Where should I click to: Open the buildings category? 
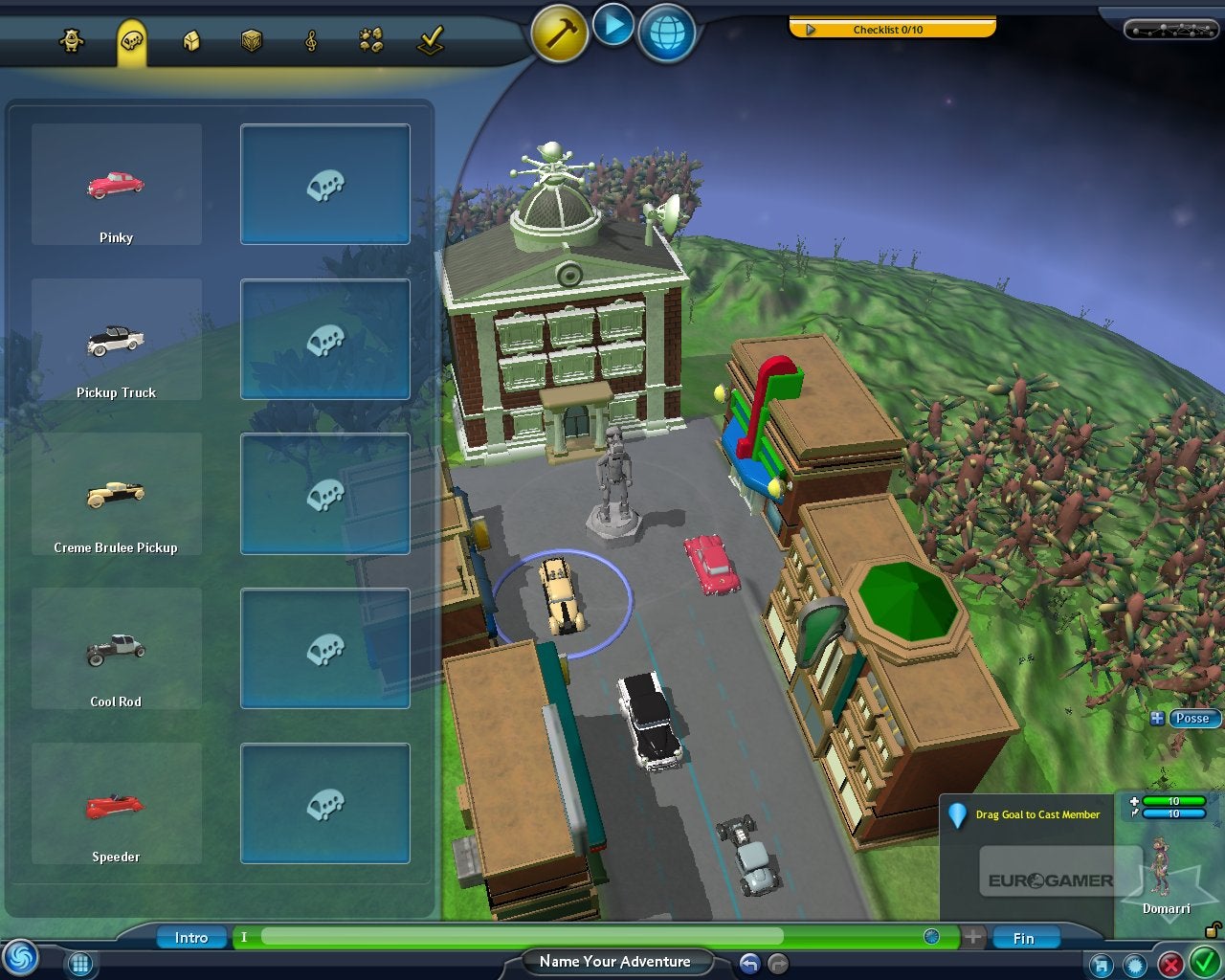[x=191, y=40]
